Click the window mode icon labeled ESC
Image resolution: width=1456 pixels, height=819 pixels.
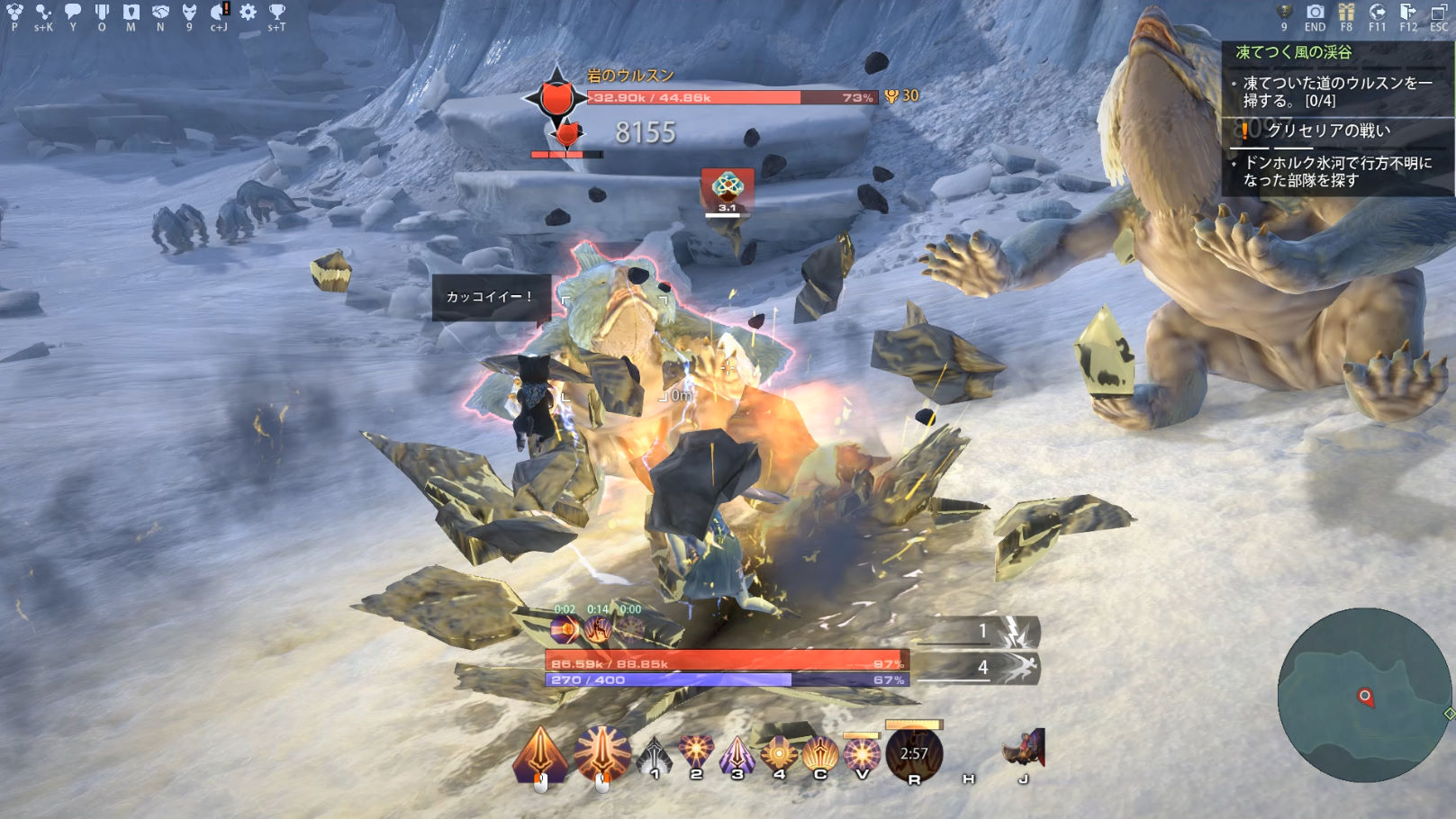click(x=1438, y=12)
